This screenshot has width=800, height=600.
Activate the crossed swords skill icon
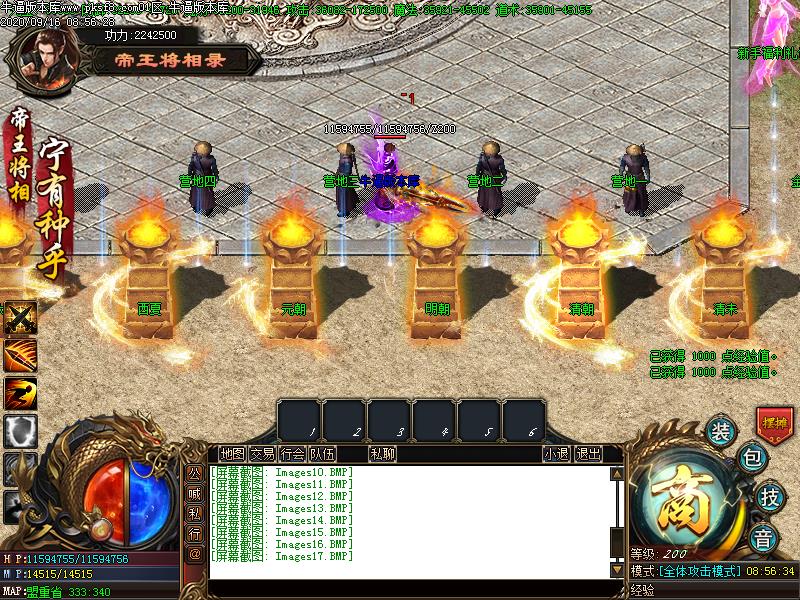[20, 318]
